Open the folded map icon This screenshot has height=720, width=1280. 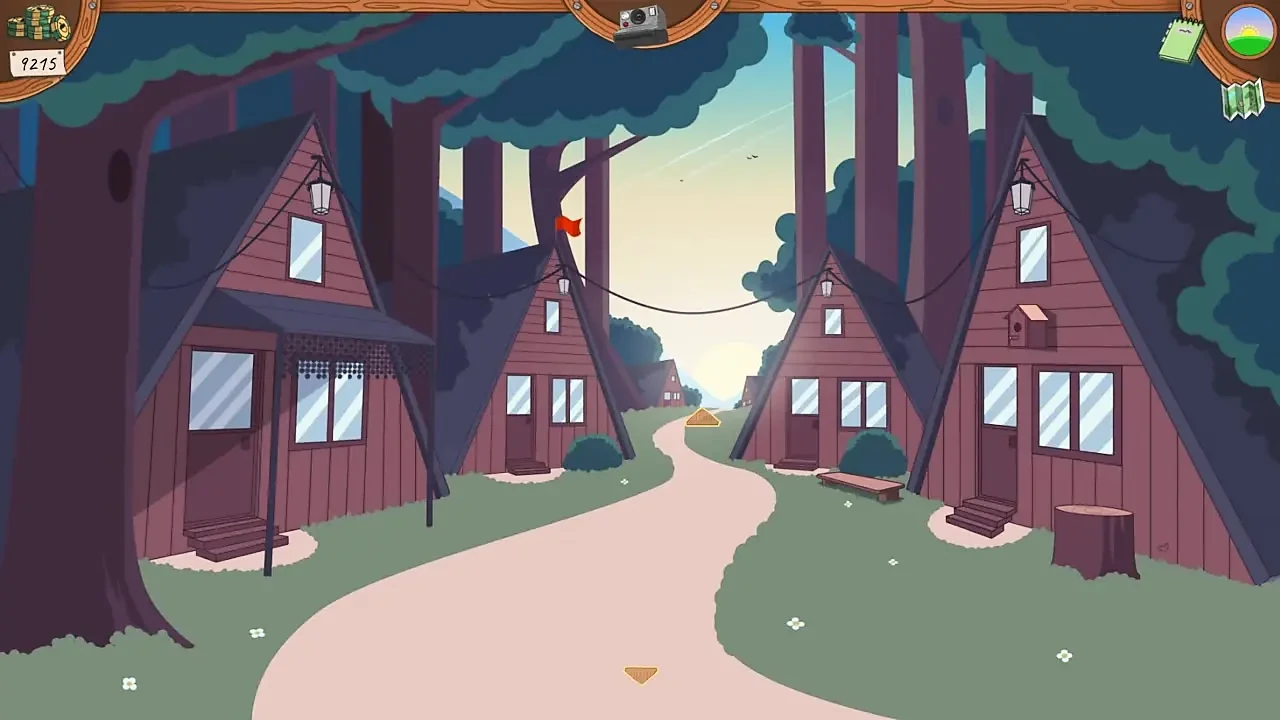click(x=1243, y=100)
